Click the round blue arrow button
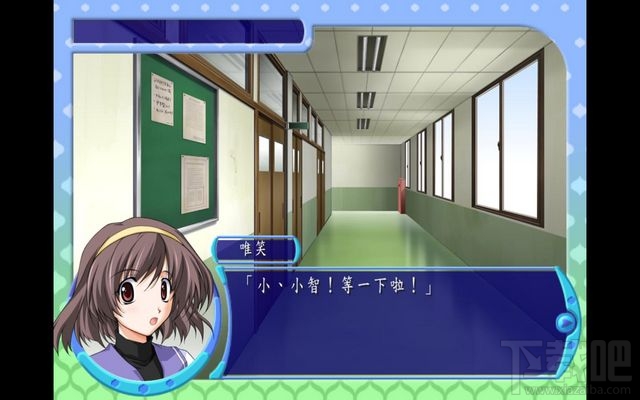 (566, 323)
